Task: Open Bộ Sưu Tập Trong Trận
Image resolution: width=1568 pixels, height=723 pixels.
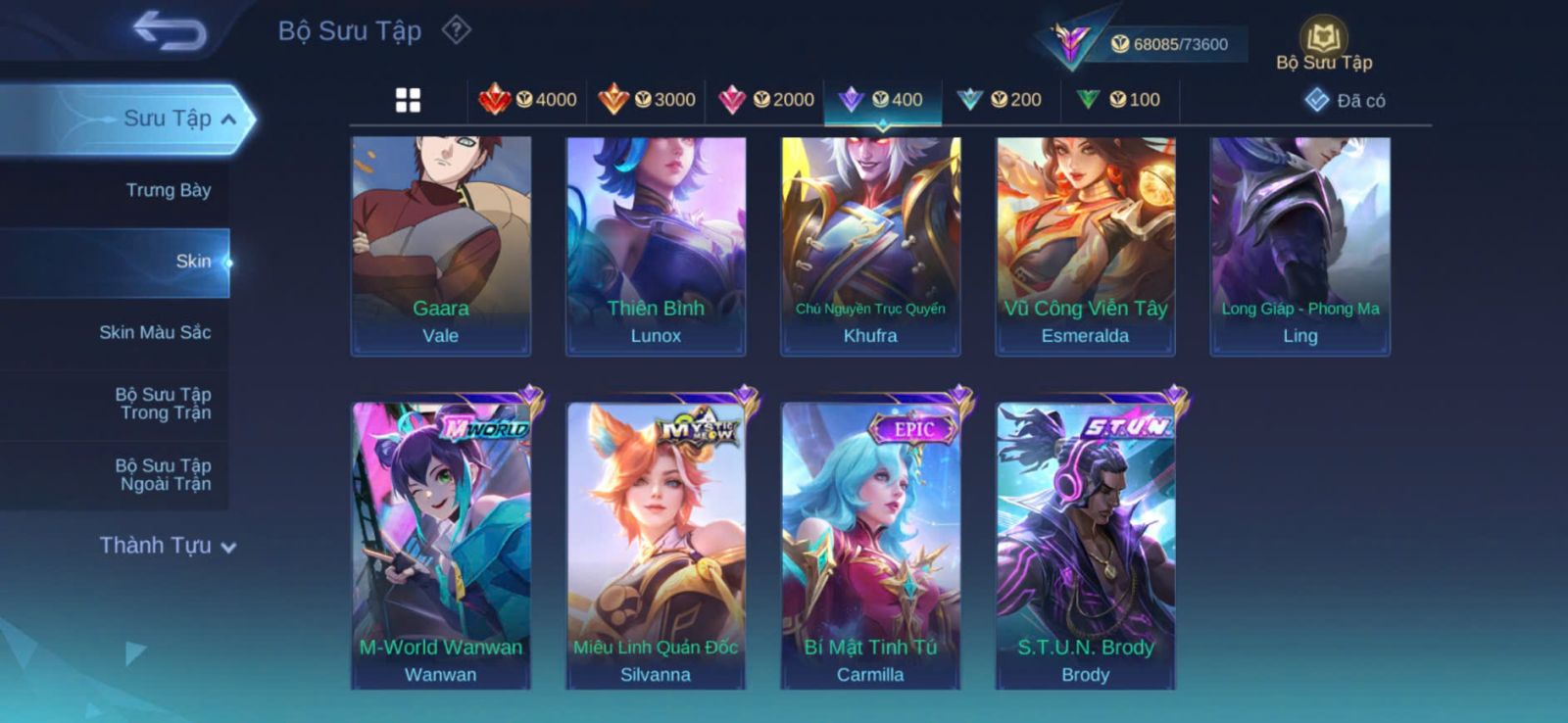Action: (163, 404)
